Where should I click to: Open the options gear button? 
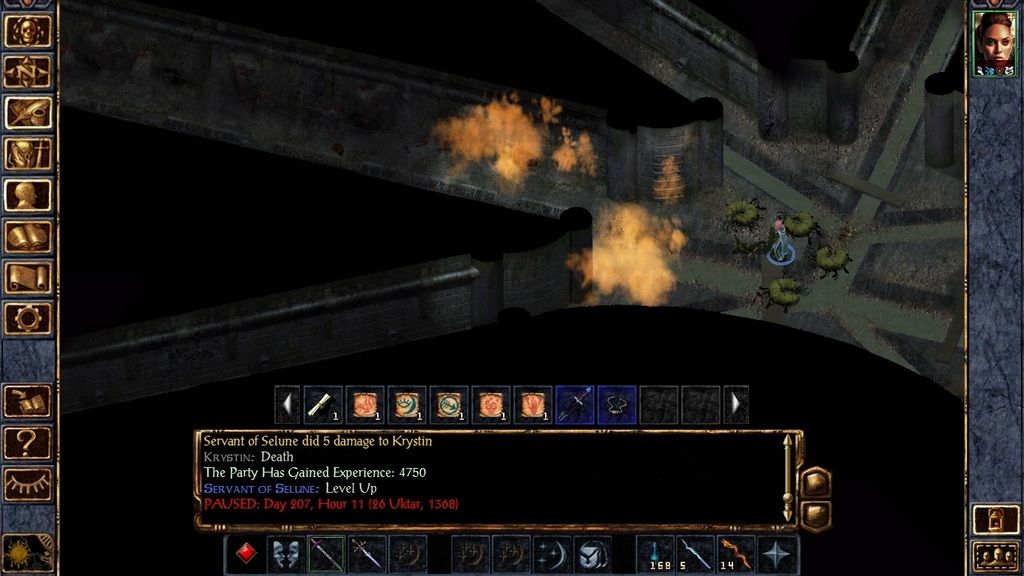[28, 318]
